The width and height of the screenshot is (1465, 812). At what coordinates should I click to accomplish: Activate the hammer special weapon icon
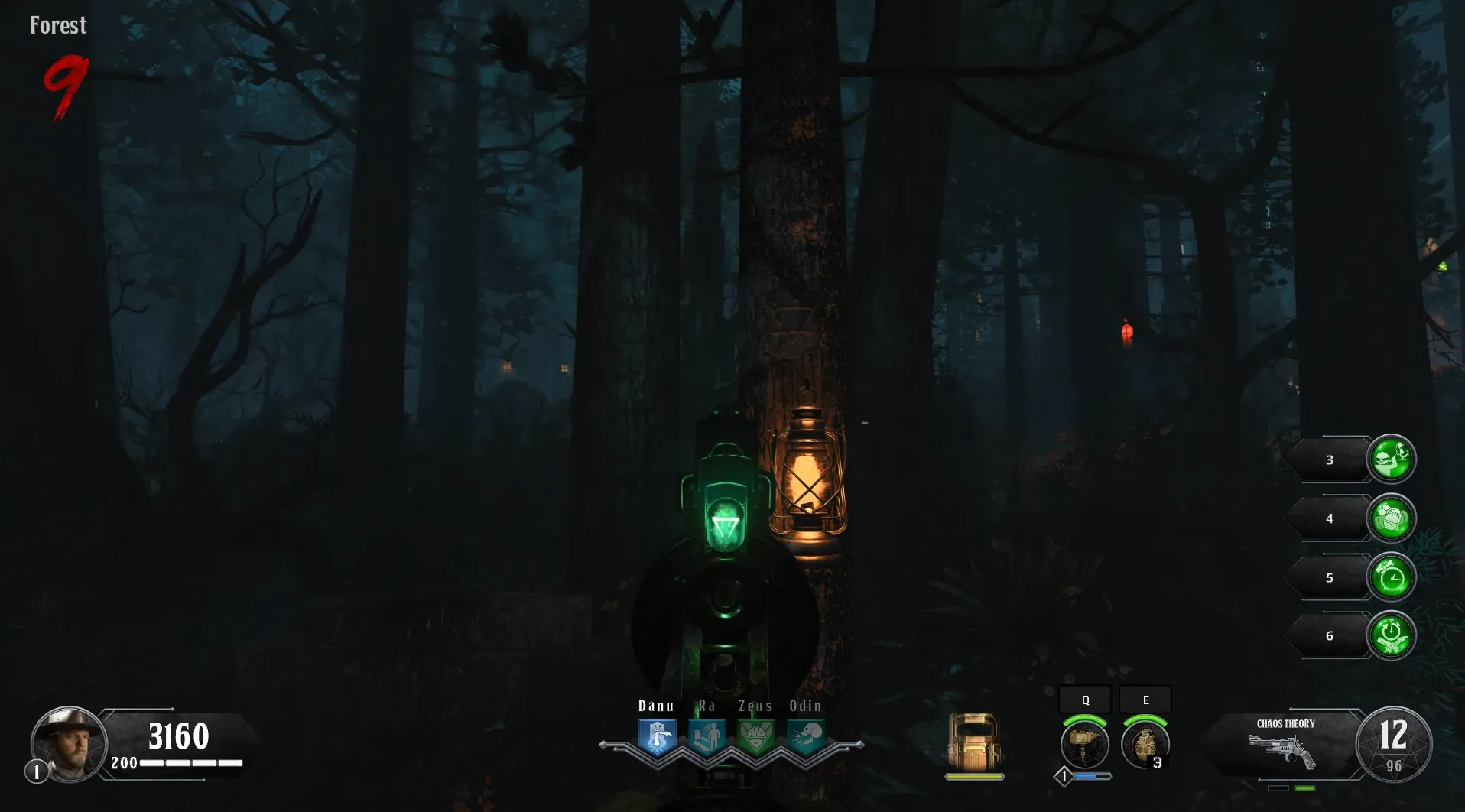click(x=1084, y=744)
